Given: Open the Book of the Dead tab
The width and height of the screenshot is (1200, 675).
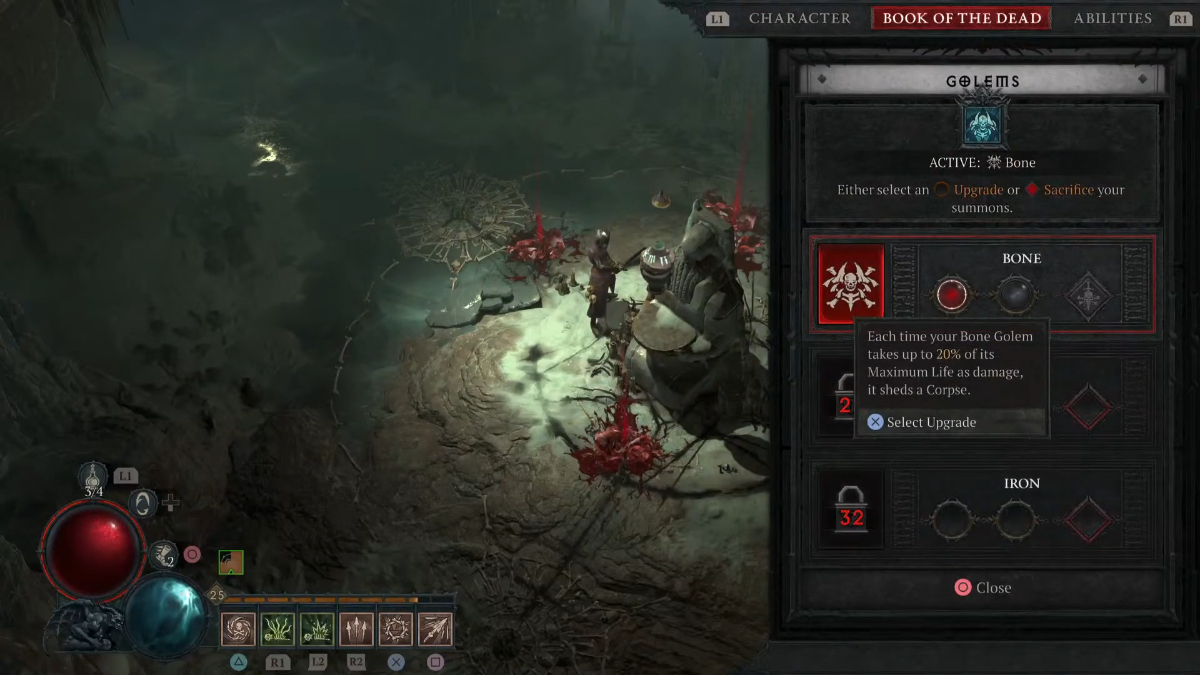Looking at the screenshot, I should pyautogui.click(x=961, y=18).
